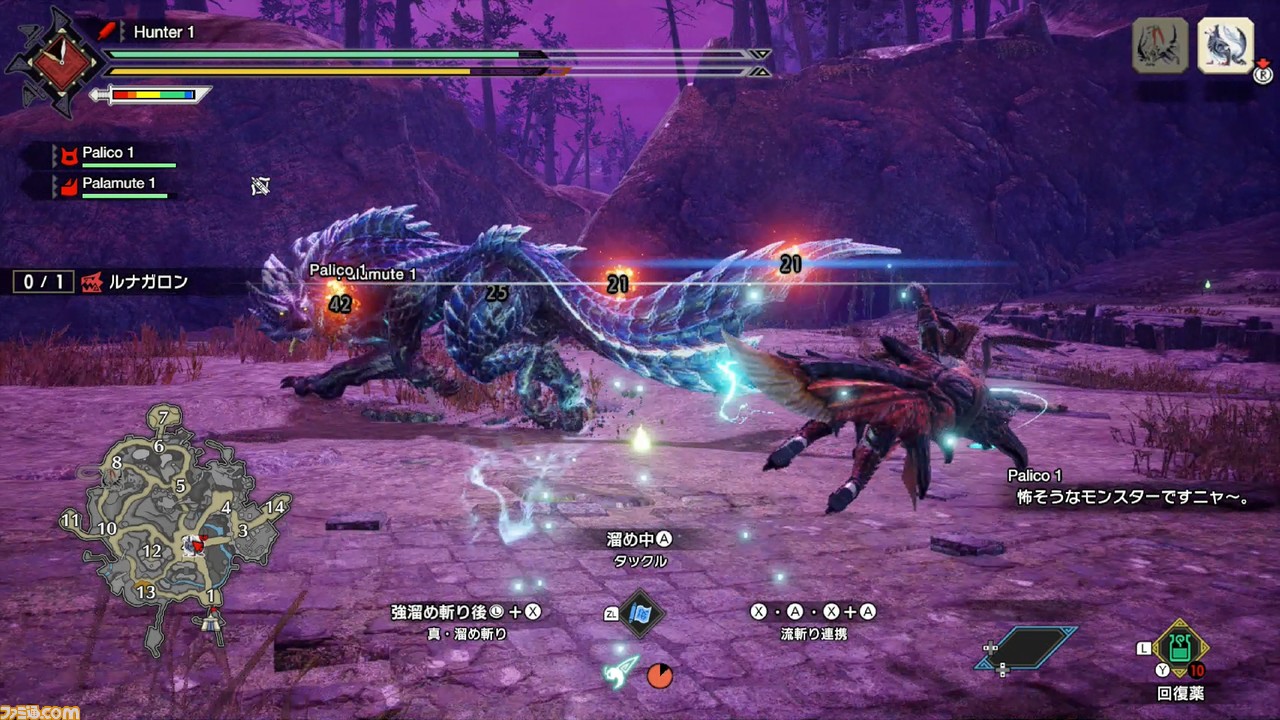Open the area minimap

175,530
